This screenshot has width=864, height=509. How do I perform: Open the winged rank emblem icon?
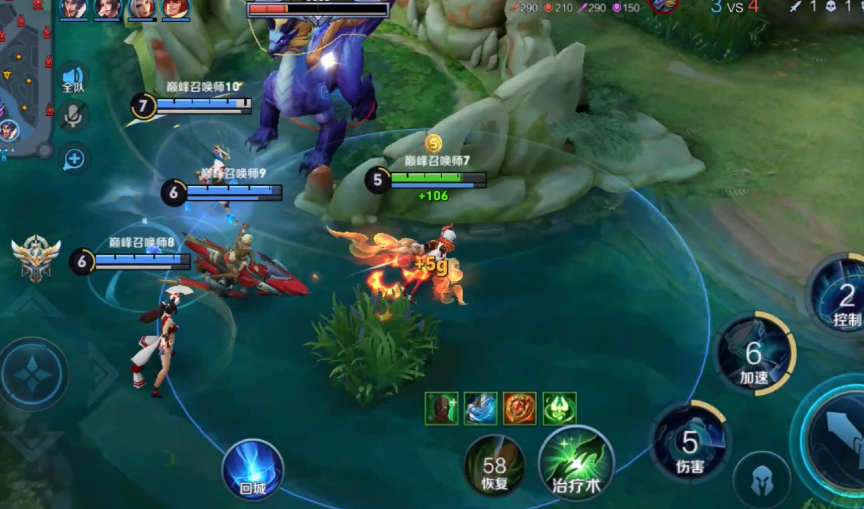click(36, 258)
